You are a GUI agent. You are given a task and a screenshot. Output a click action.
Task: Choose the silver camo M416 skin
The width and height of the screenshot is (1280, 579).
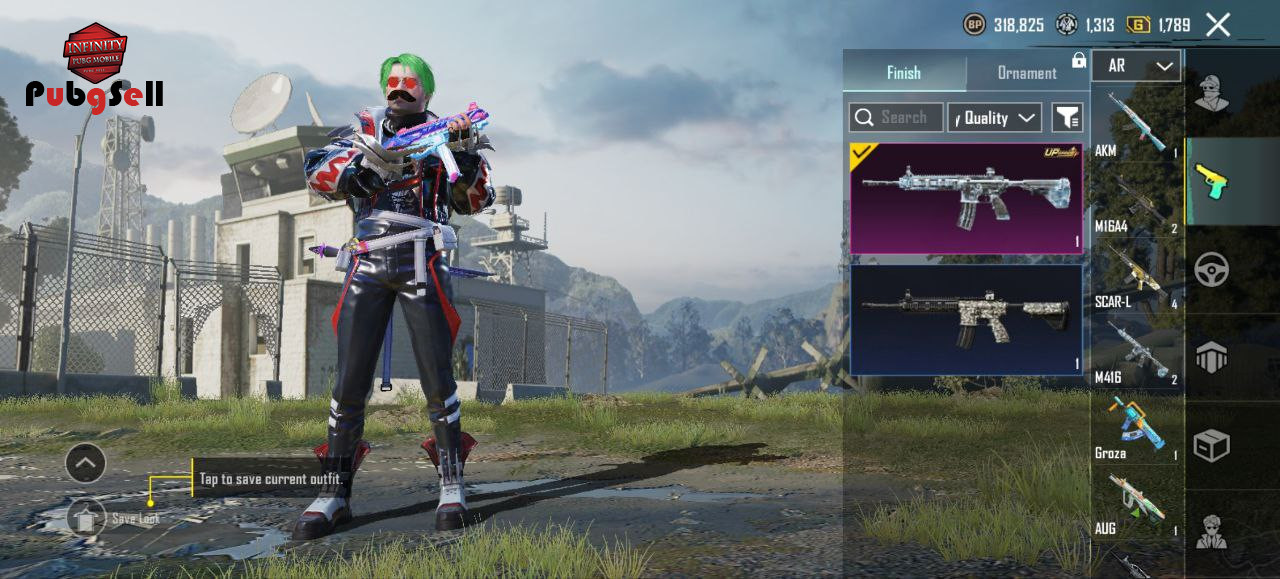tap(966, 319)
